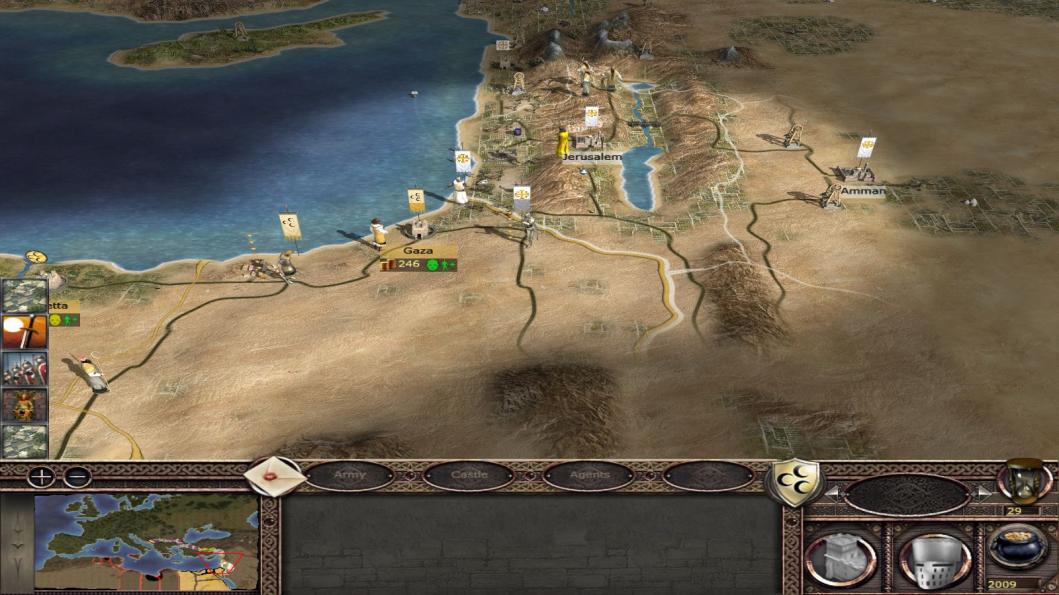Open the construction tower building button
Viewport: 1059px width, 595px height.
tap(839, 558)
